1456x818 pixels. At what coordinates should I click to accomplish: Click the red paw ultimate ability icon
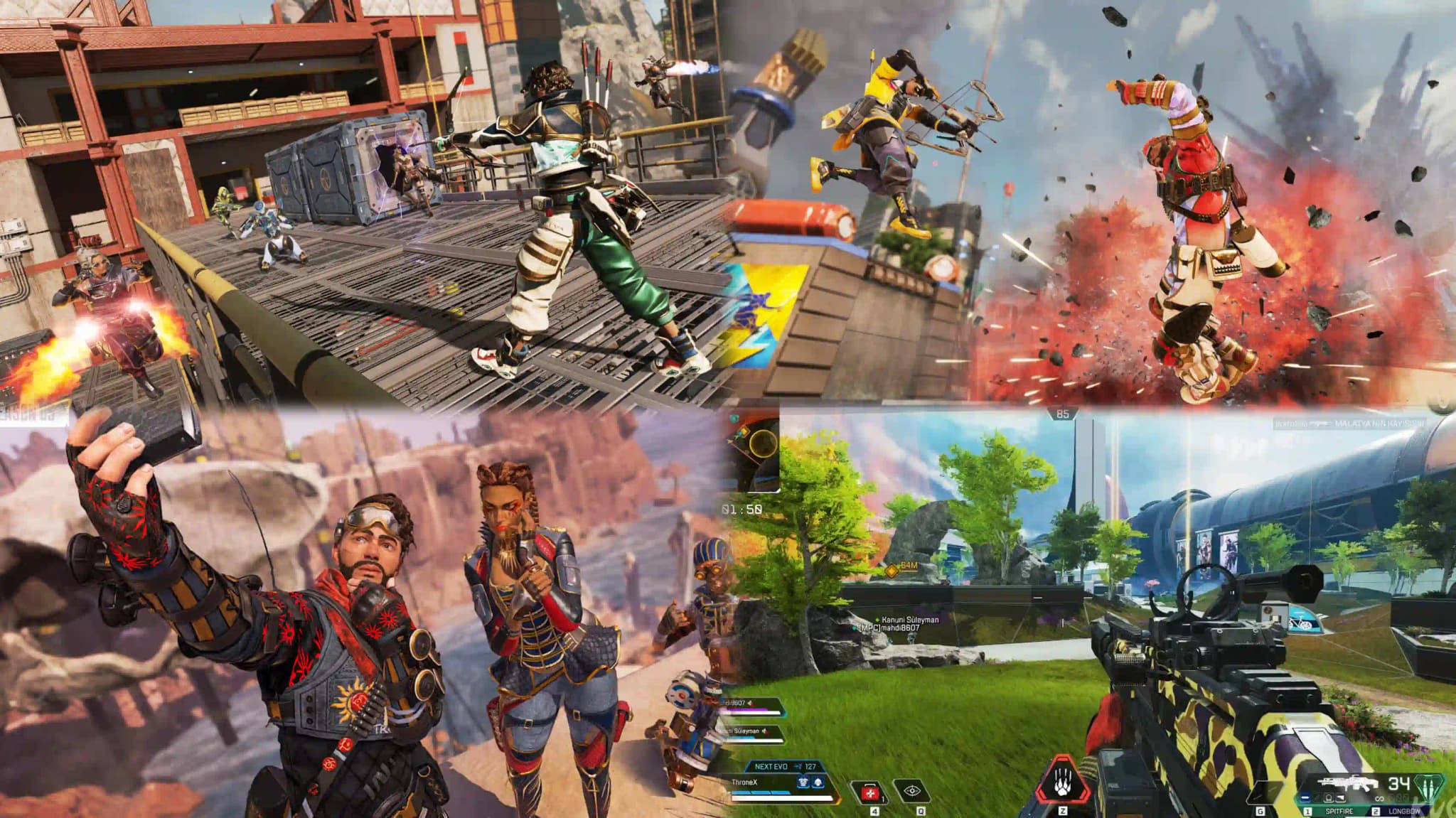(x=1063, y=782)
